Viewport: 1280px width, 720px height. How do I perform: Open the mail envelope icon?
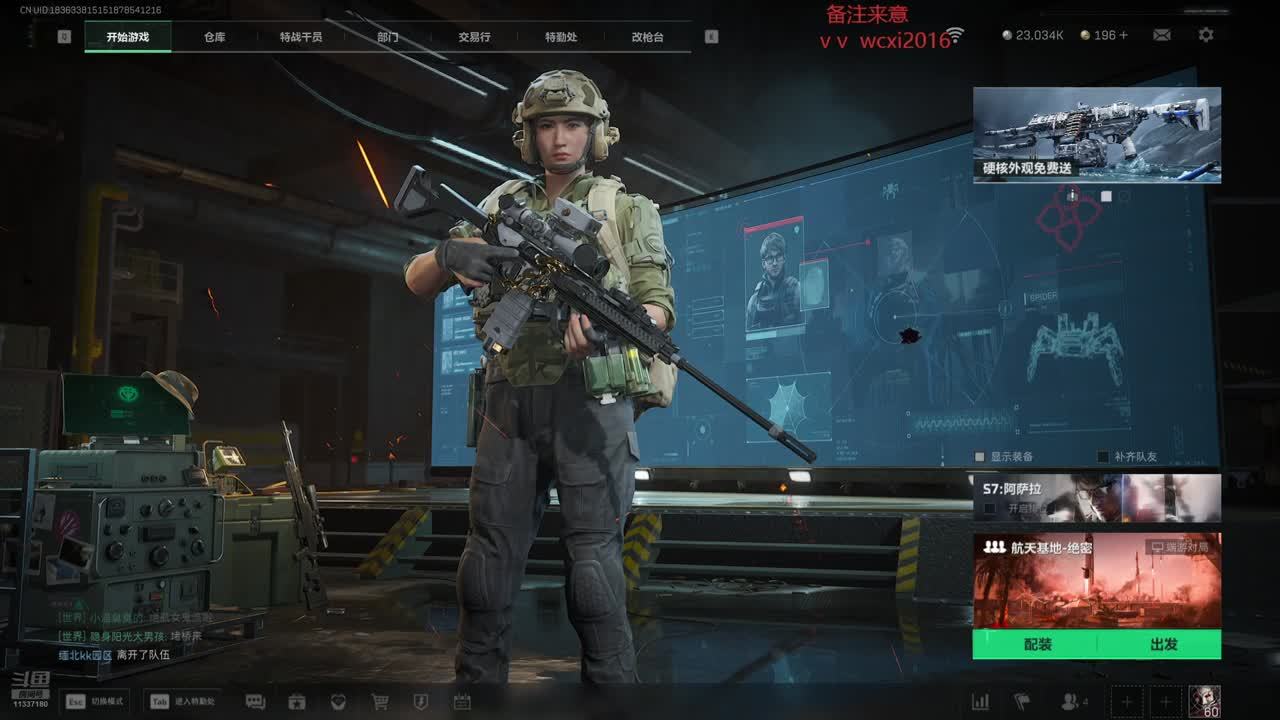pyautogui.click(x=1162, y=35)
